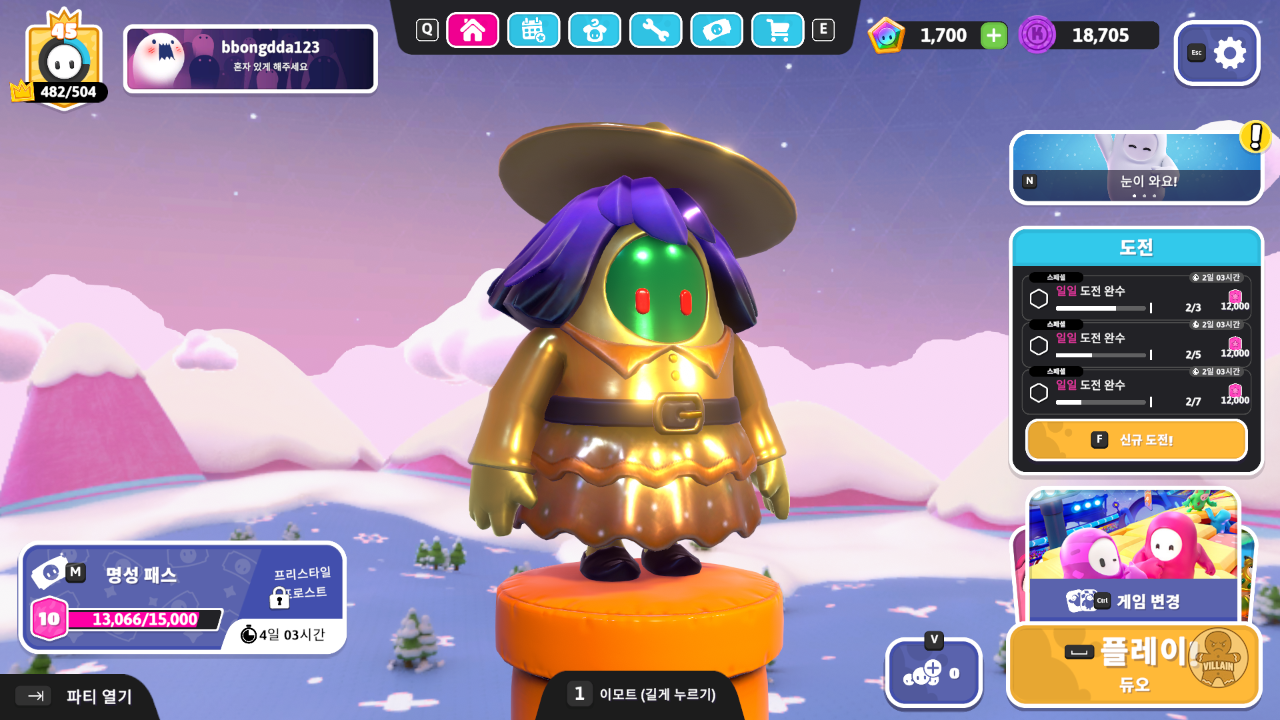Change game mode via 게임 변경

1133,600
